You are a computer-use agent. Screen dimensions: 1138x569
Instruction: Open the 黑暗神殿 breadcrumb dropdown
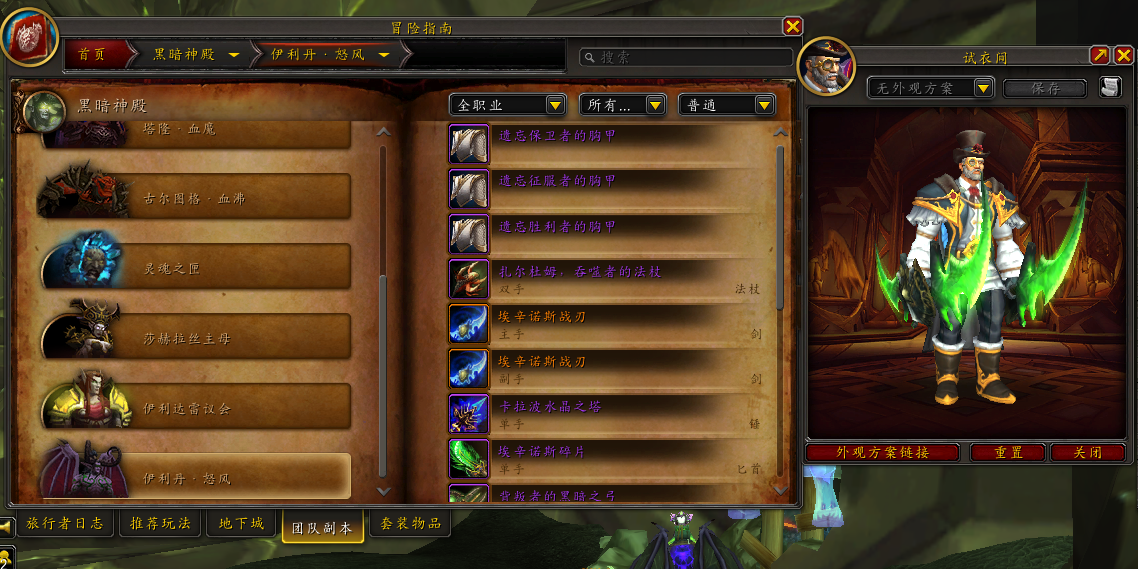coord(233,55)
